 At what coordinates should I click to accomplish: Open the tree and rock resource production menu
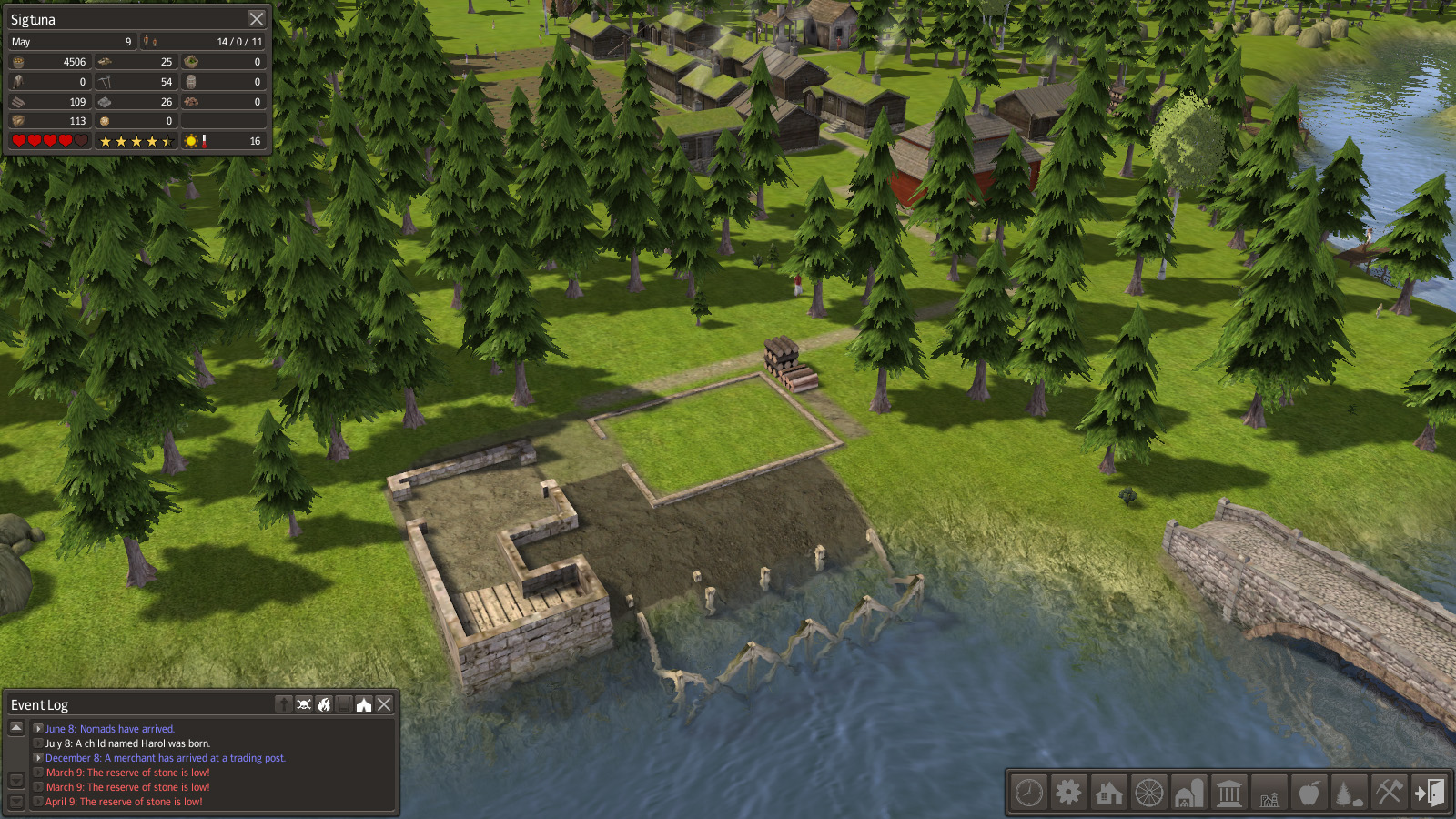[x=1349, y=793]
